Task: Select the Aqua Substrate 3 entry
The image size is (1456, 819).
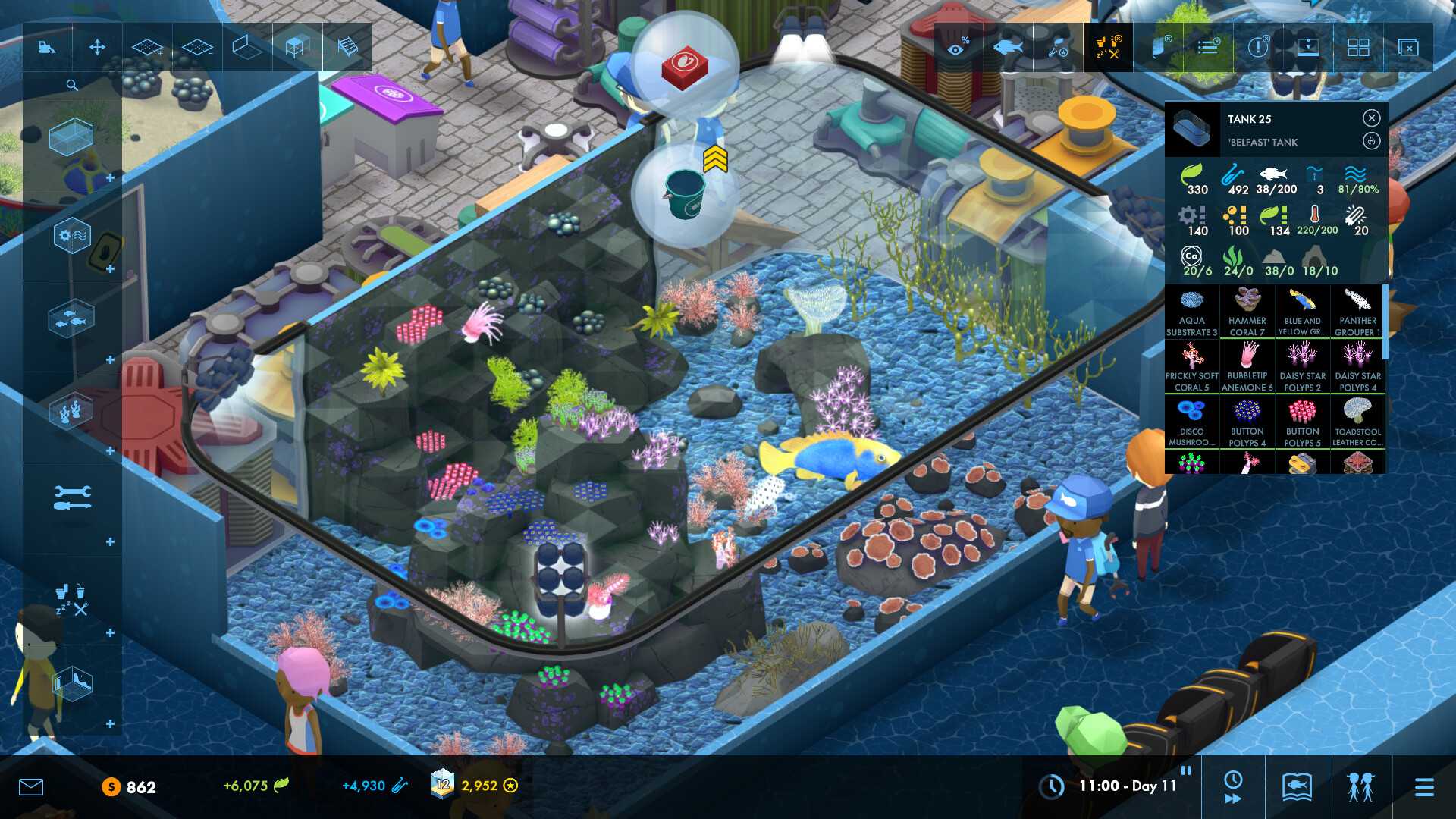Action: (x=1191, y=312)
